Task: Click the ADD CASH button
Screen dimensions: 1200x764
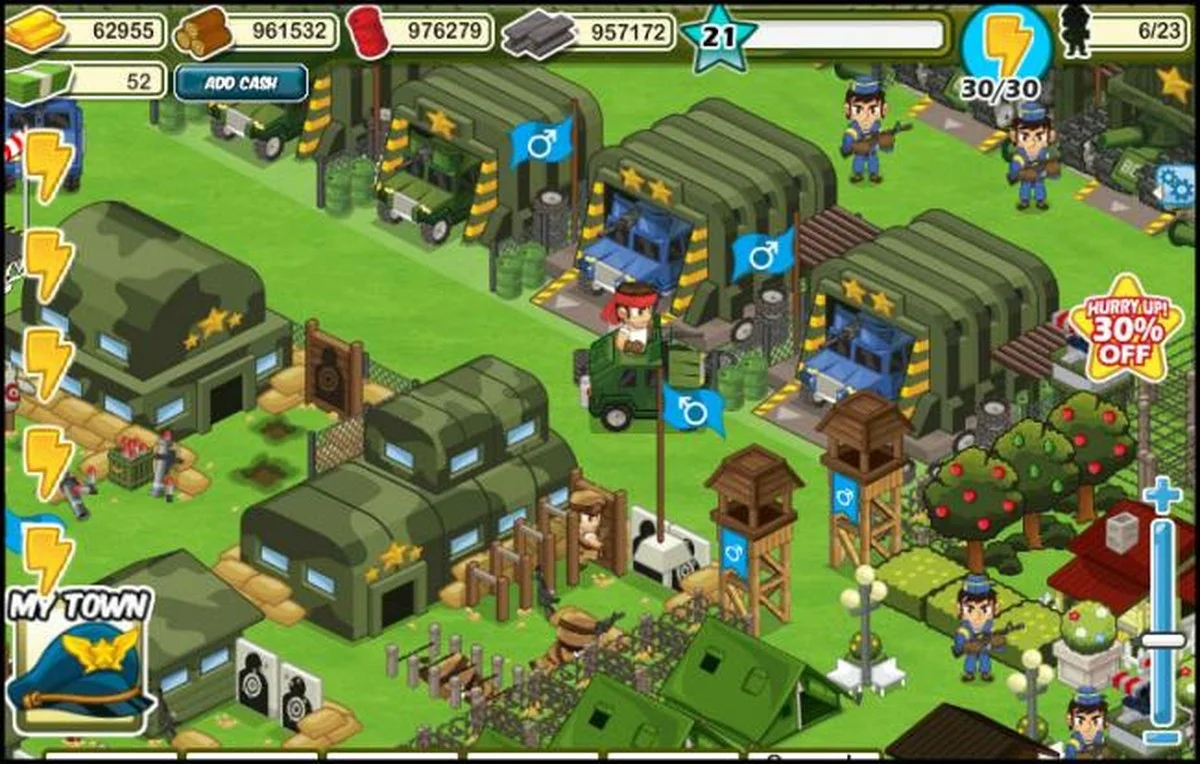Action: click(241, 83)
